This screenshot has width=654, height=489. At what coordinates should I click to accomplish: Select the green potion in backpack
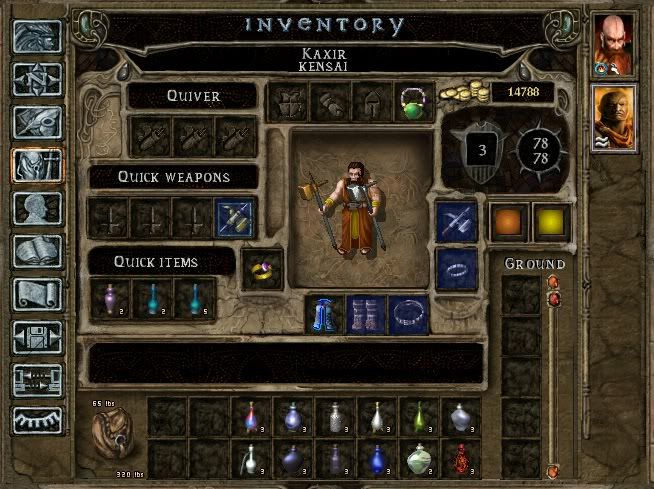click(x=418, y=459)
